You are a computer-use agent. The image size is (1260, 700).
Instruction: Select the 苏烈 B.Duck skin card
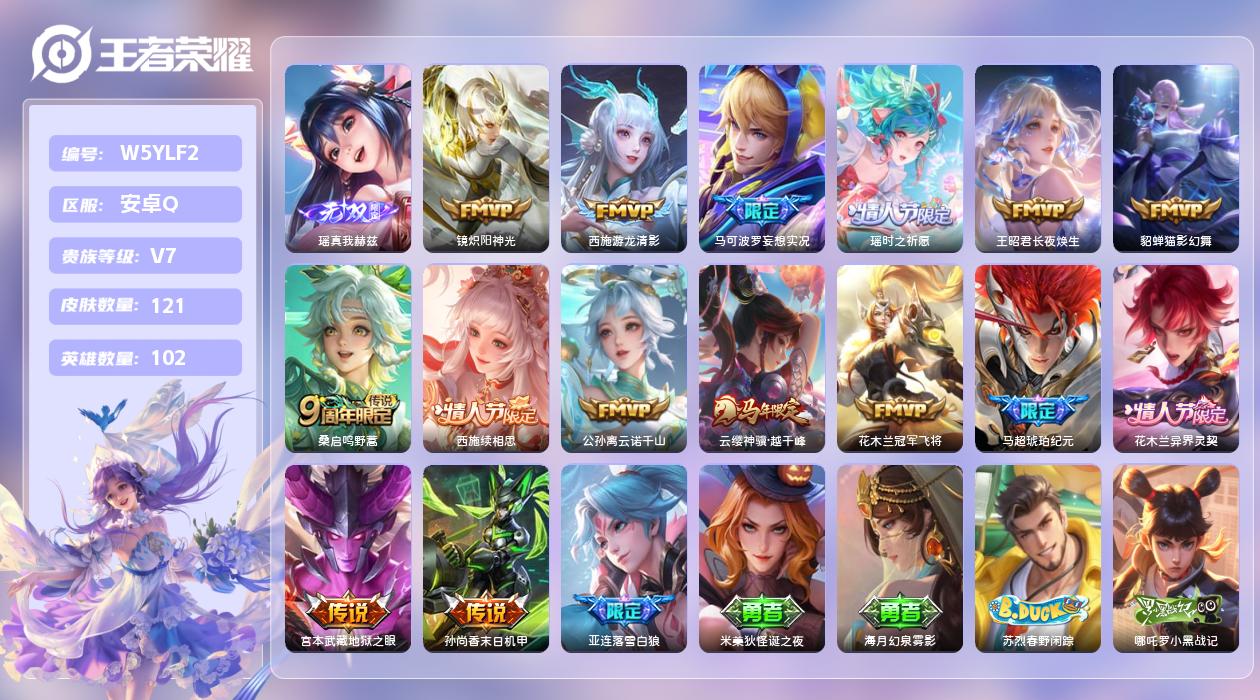(x=1038, y=558)
